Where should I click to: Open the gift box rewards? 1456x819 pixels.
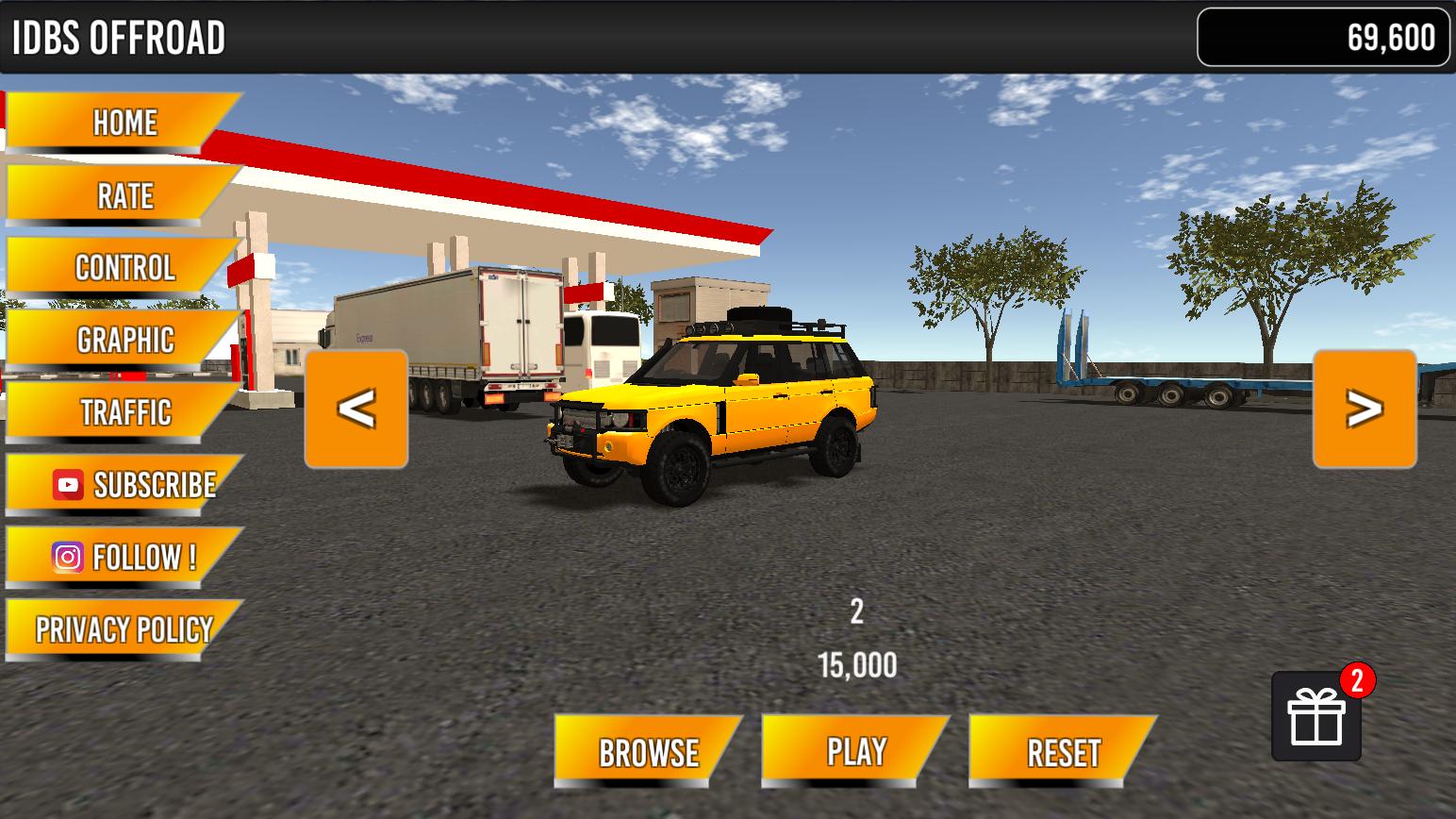pyautogui.click(x=1316, y=716)
